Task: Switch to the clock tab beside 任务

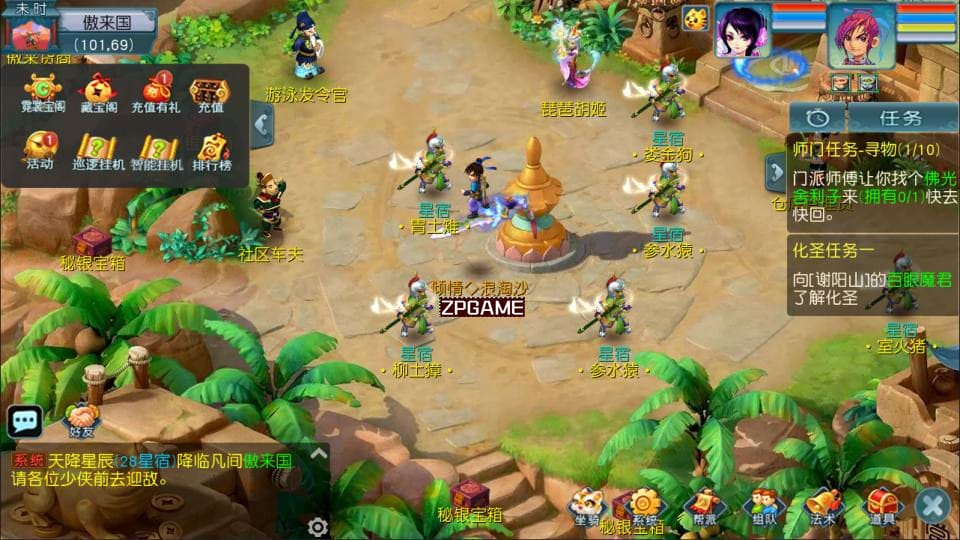Action: (x=817, y=117)
